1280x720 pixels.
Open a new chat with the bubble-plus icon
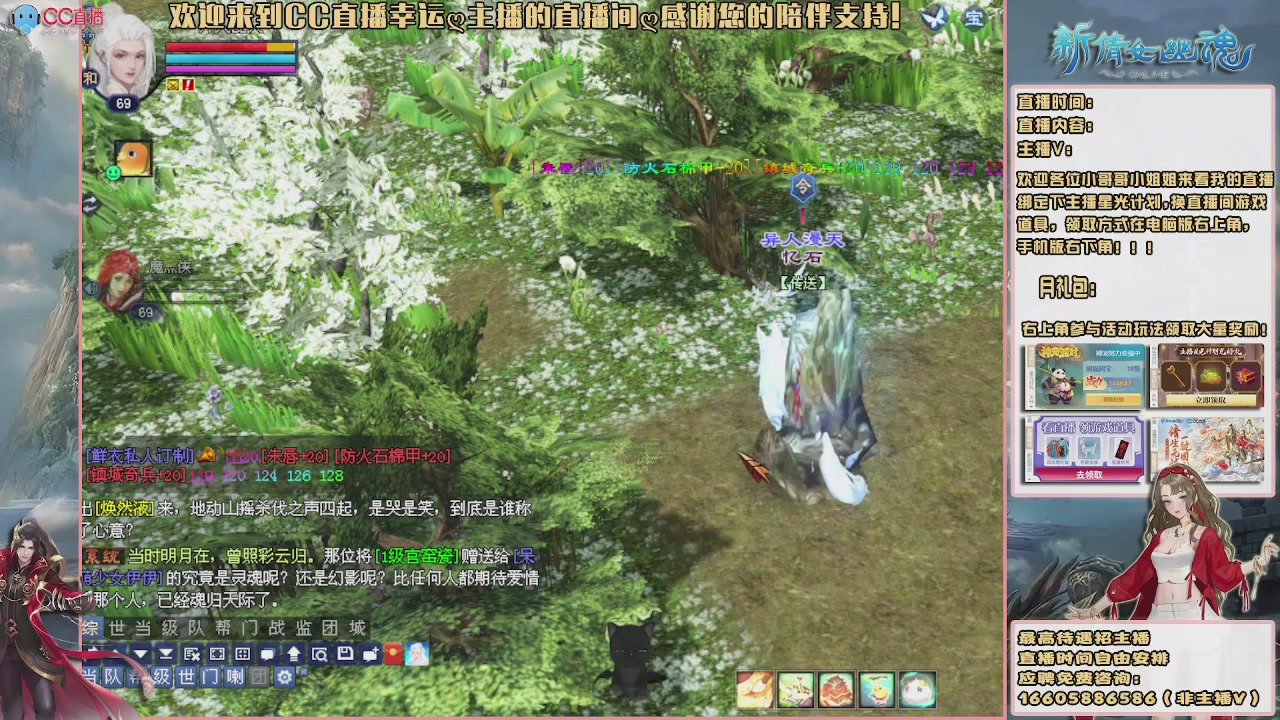[370, 653]
